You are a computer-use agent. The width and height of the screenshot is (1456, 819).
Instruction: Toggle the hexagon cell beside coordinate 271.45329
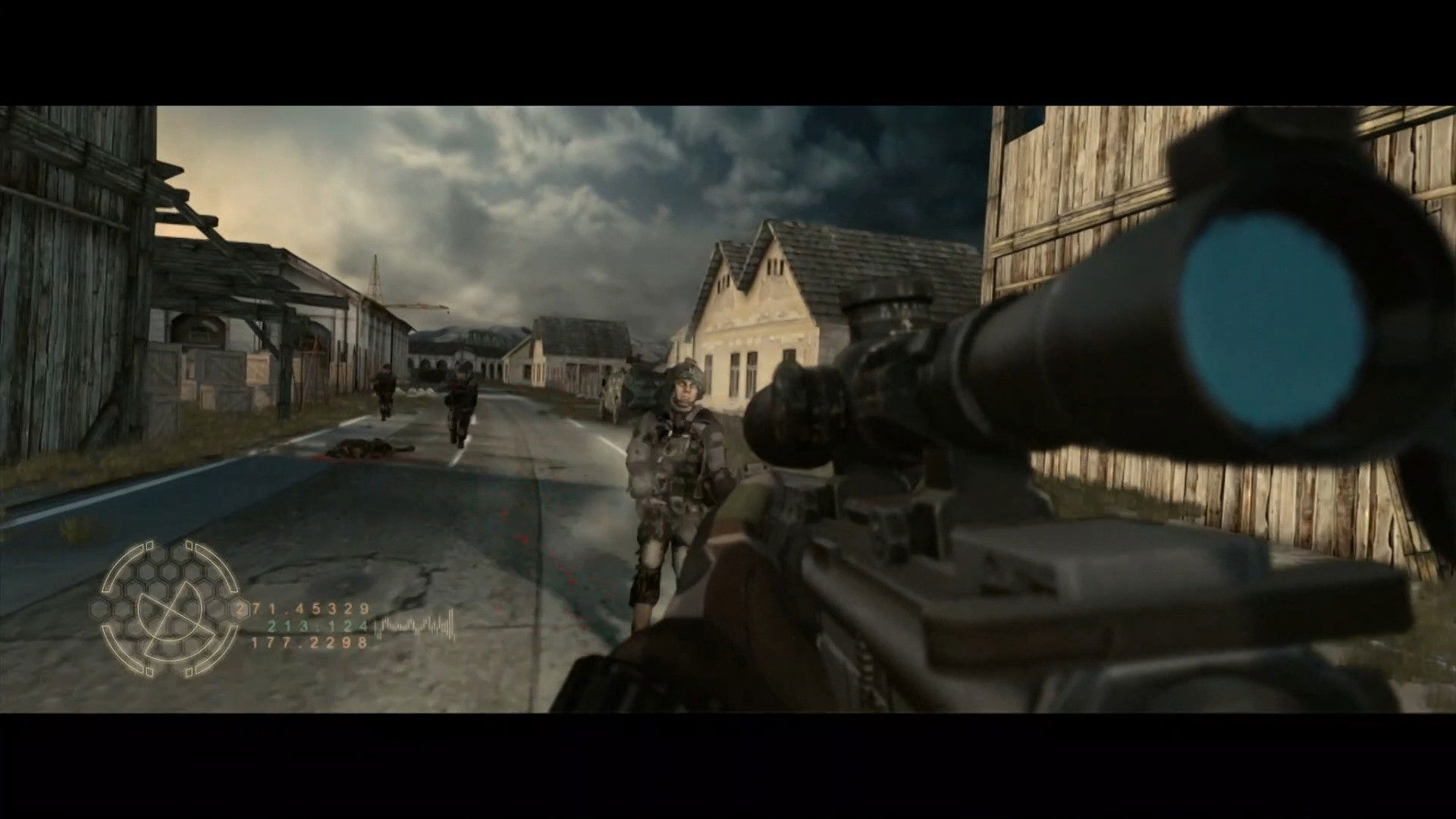coord(238,610)
